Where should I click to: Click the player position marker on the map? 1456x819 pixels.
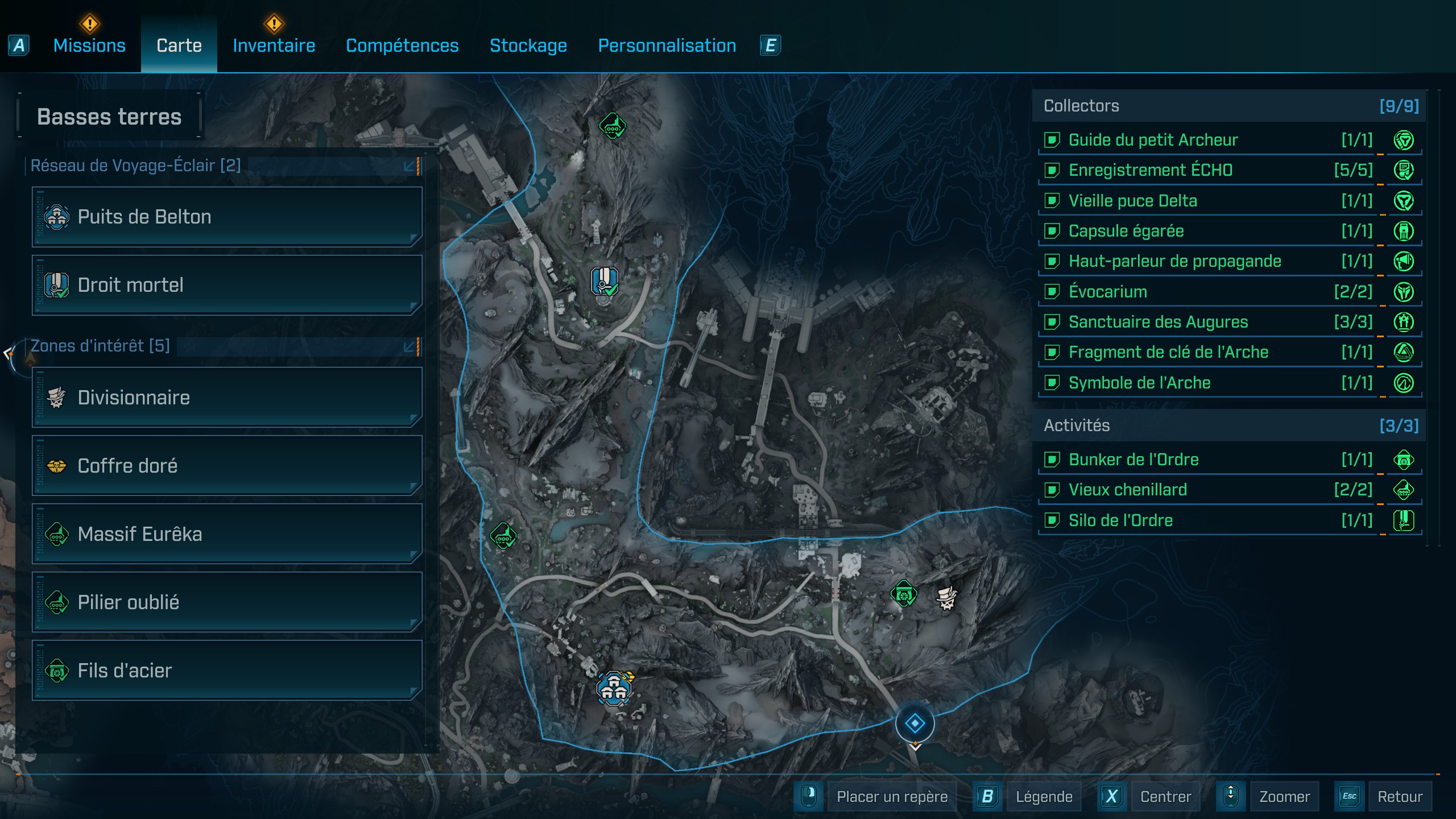point(915,722)
